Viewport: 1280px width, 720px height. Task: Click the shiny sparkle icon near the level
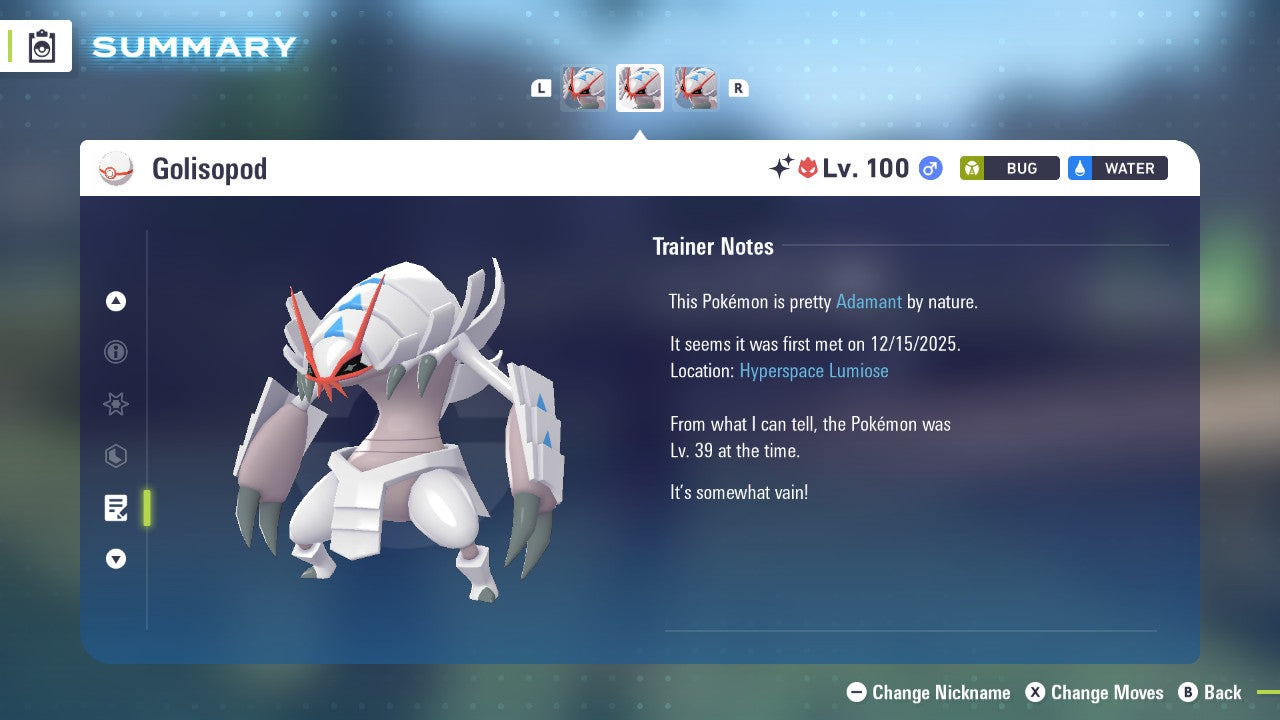[x=782, y=168]
